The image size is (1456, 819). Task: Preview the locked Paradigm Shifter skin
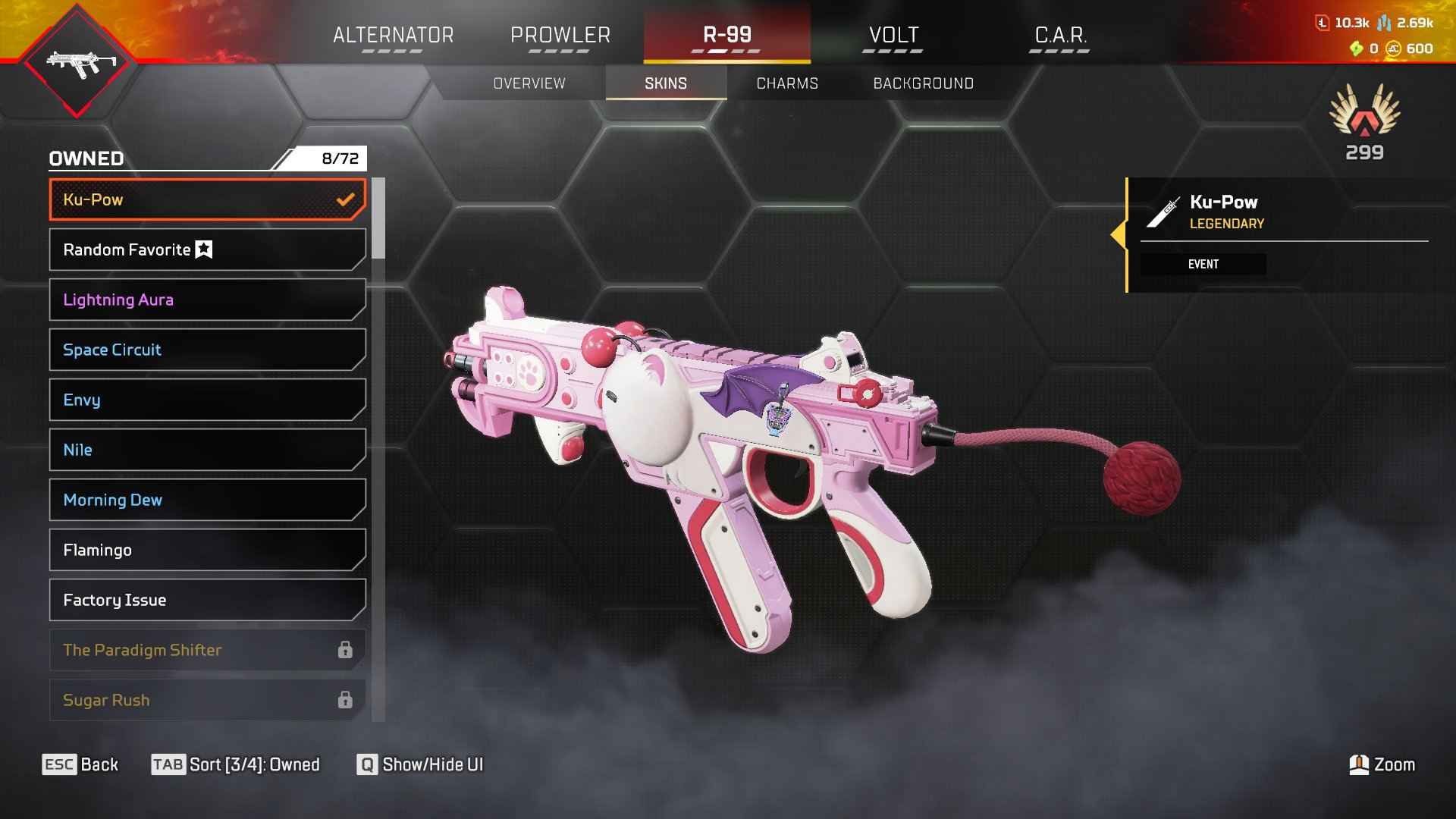(x=207, y=650)
